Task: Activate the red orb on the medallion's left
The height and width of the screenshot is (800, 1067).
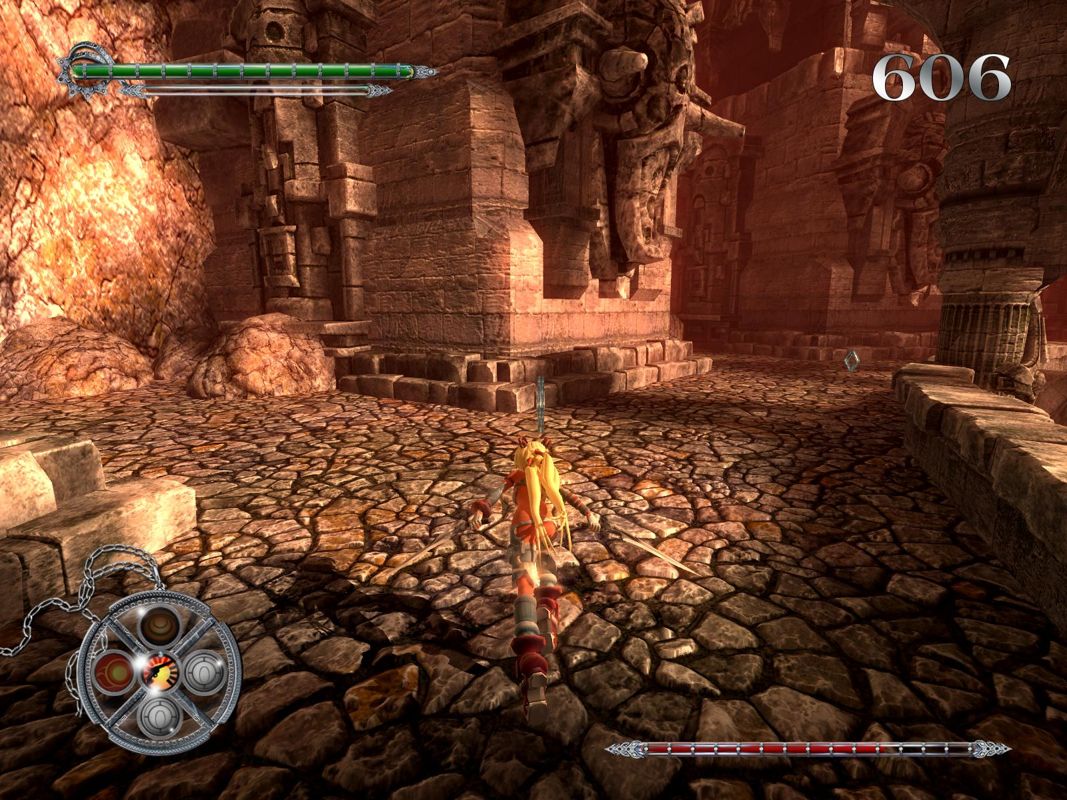Action: coord(113,670)
